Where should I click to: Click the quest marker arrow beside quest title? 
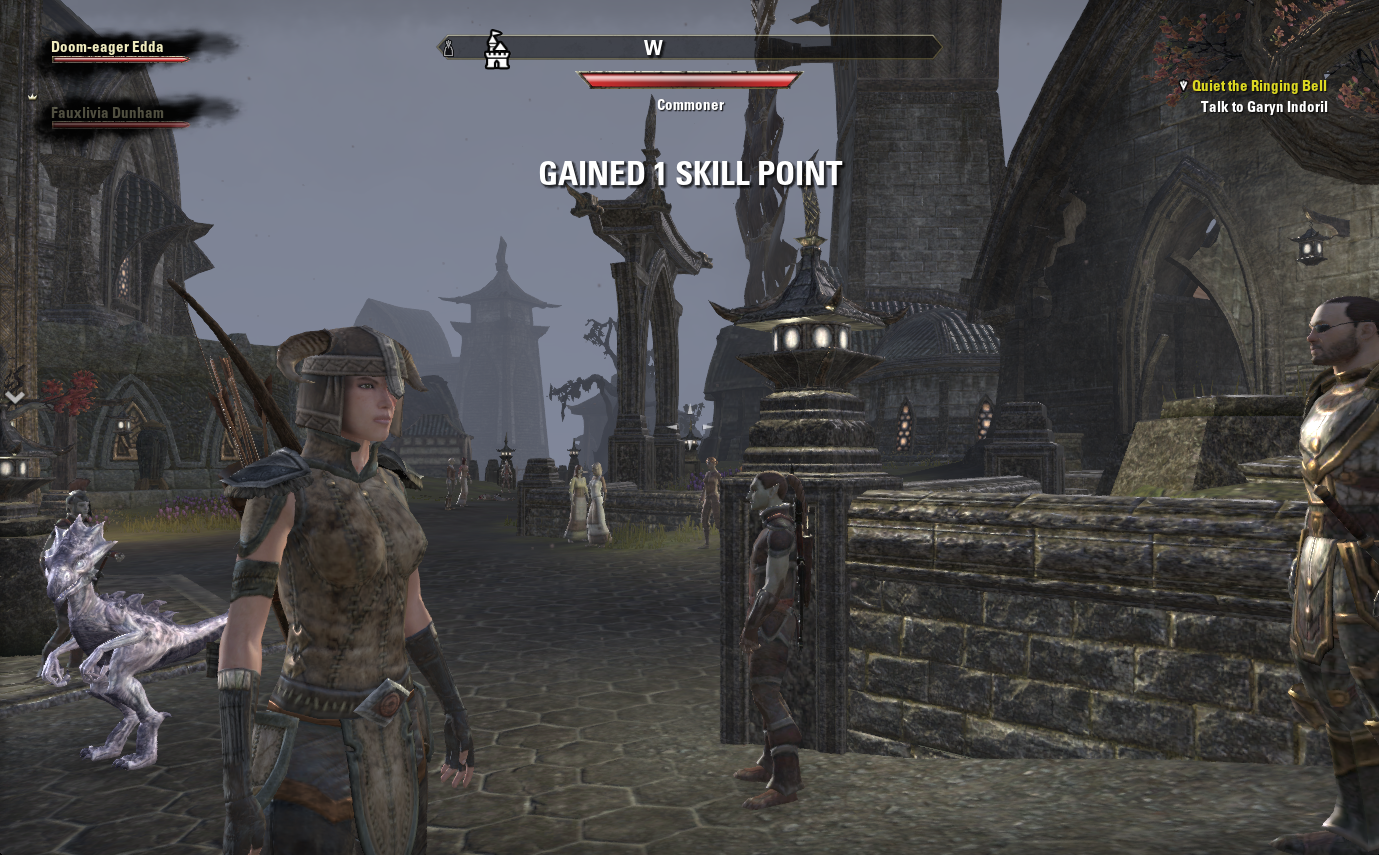1183,86
